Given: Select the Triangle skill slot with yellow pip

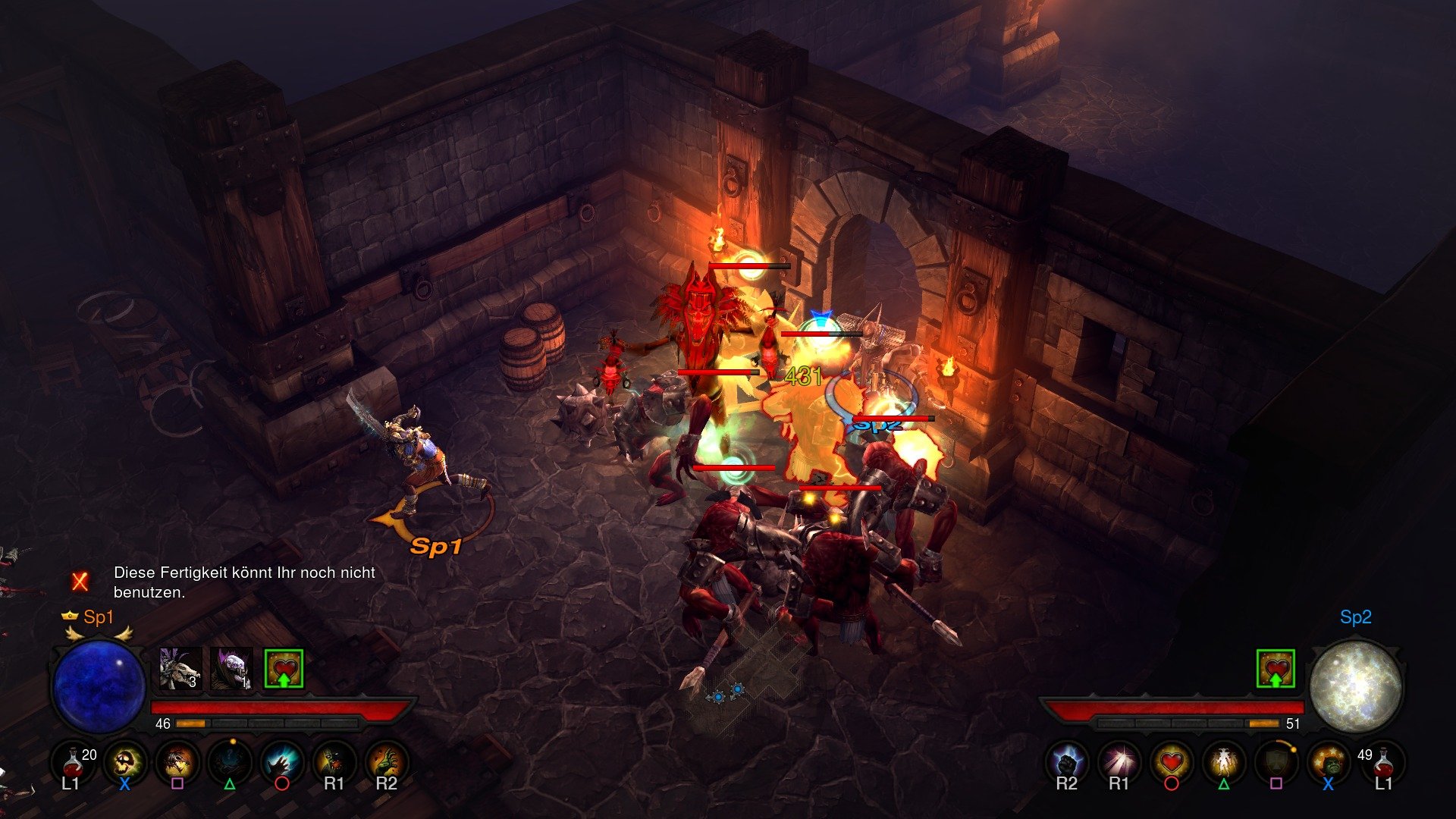Looking at the screenshot, I should (x=227, y=761).
